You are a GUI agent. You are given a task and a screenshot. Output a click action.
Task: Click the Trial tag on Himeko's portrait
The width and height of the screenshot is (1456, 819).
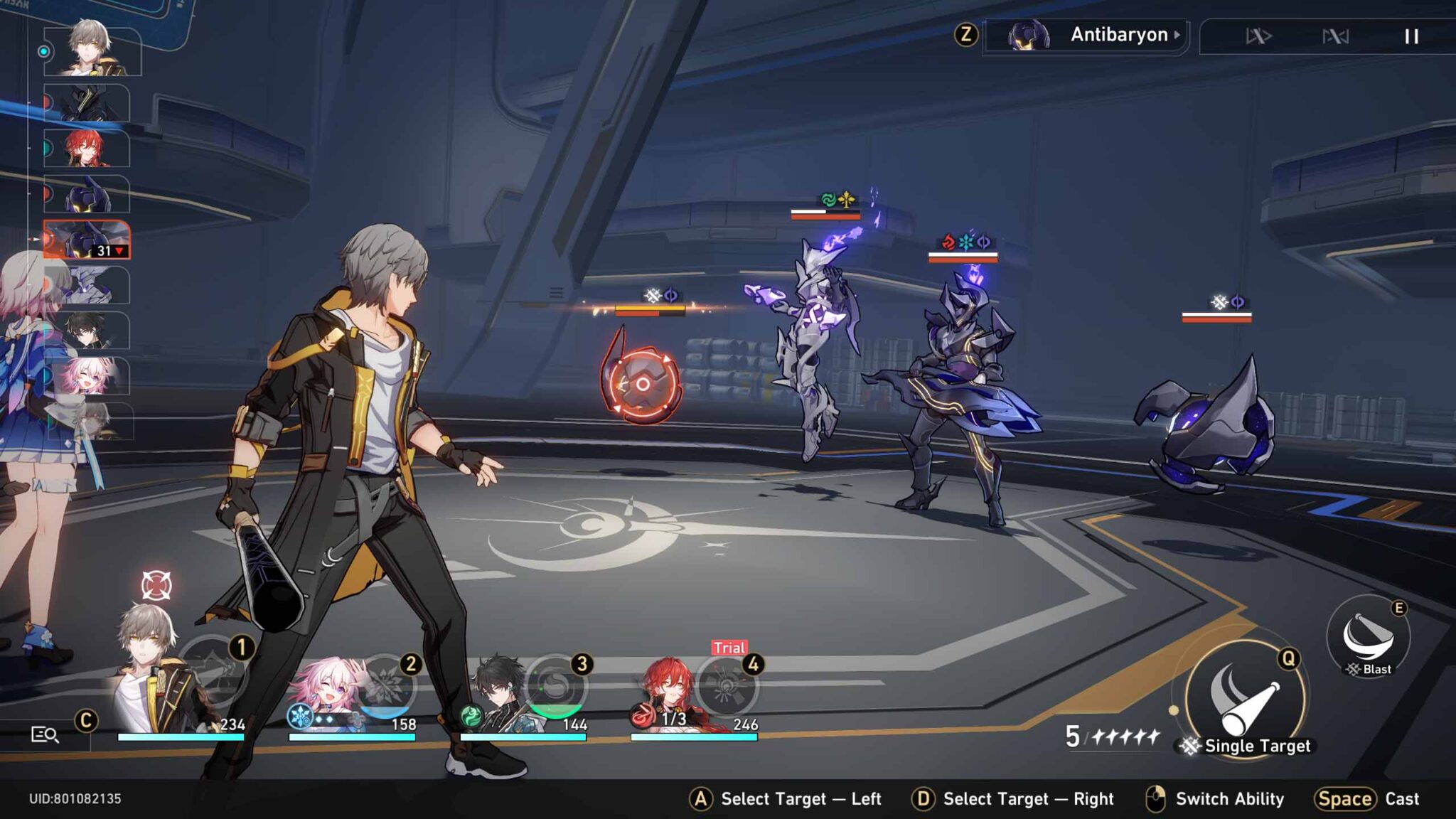point(729,648)
